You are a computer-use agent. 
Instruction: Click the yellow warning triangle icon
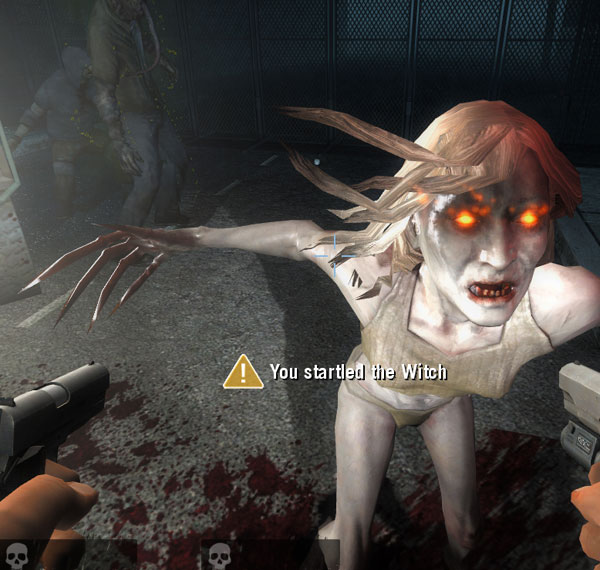243,372
